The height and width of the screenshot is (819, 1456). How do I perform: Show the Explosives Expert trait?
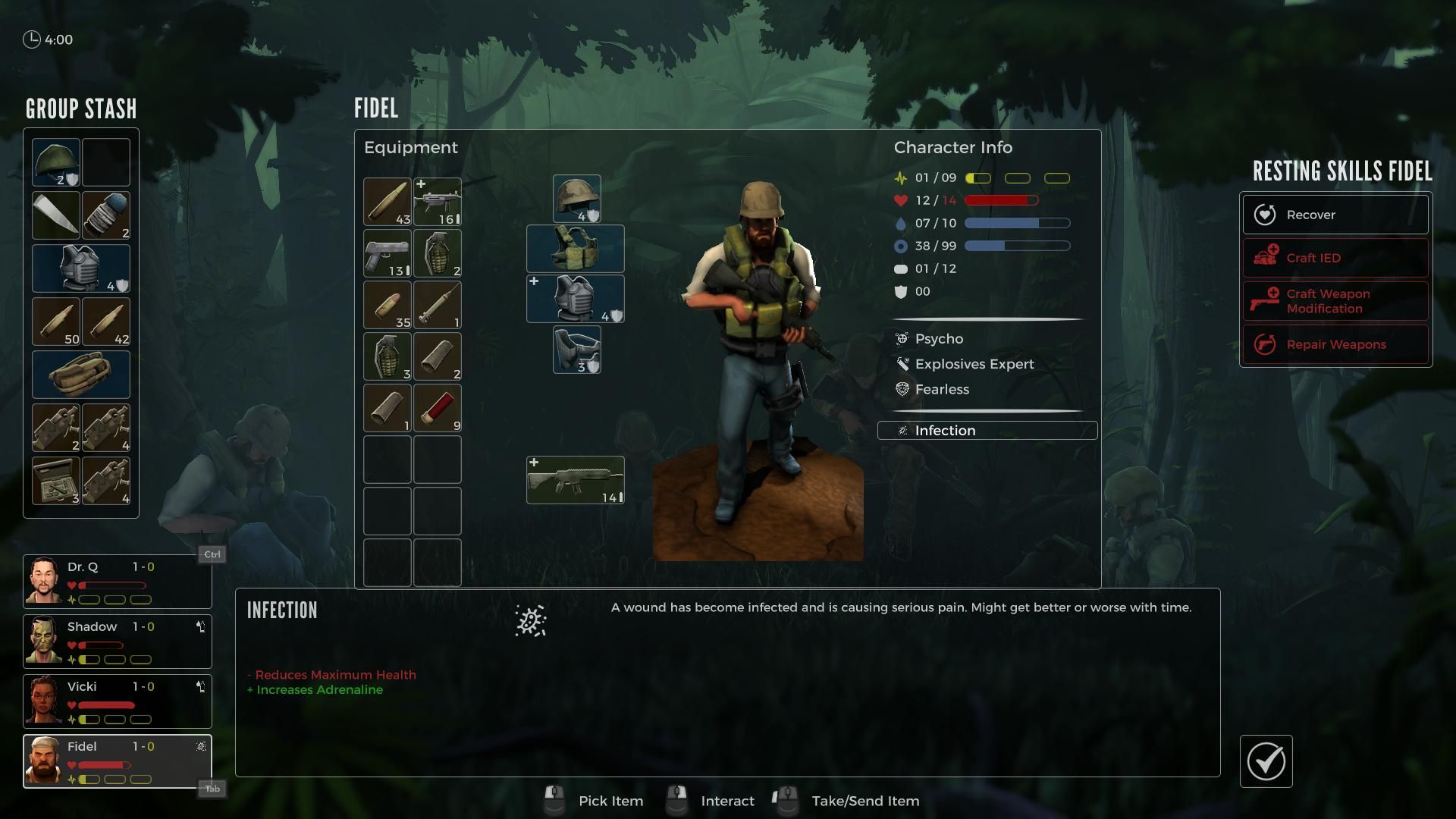click(x=974, y=364)
